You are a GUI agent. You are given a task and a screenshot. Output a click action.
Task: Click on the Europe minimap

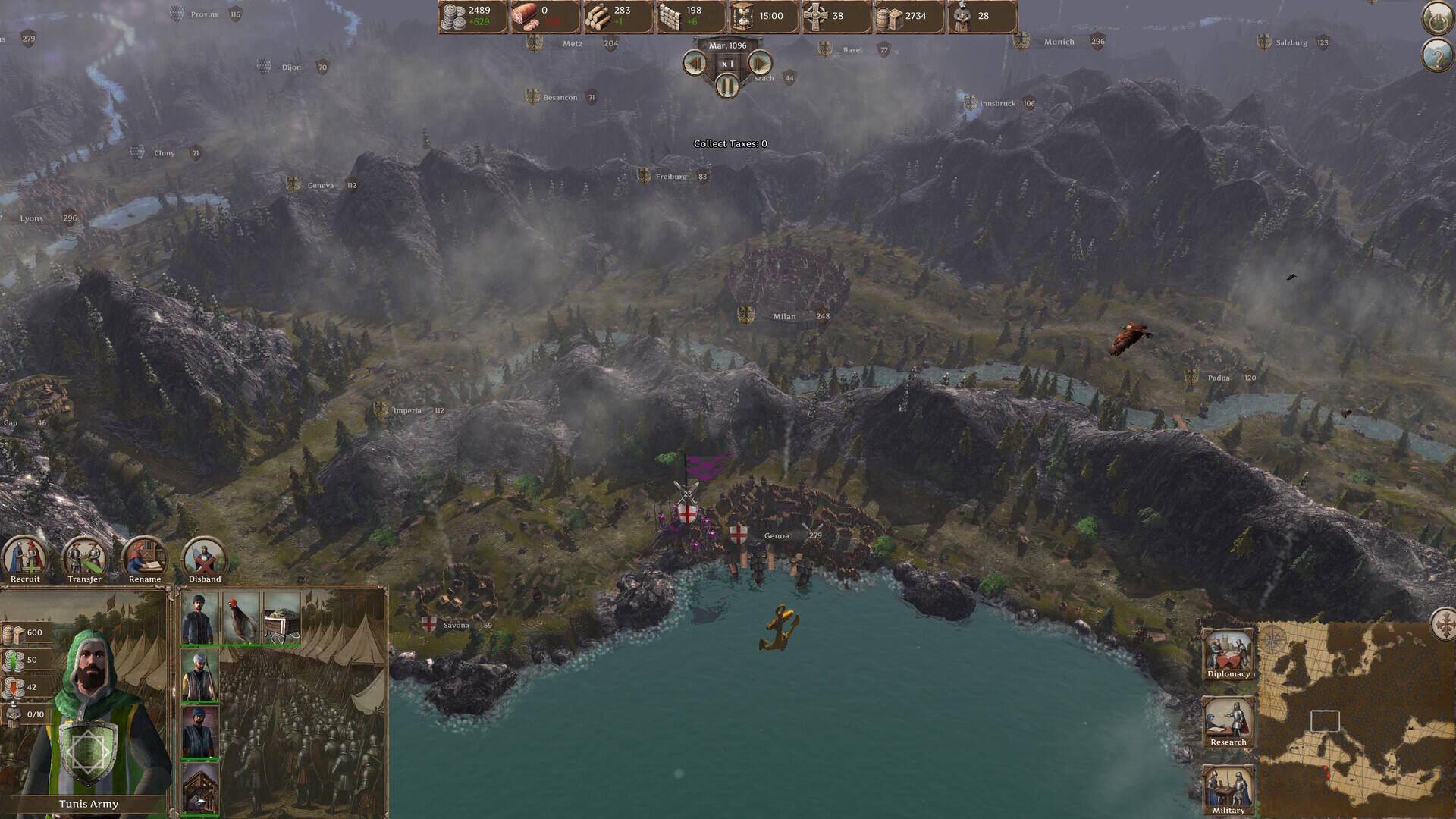click(1356, 720)
